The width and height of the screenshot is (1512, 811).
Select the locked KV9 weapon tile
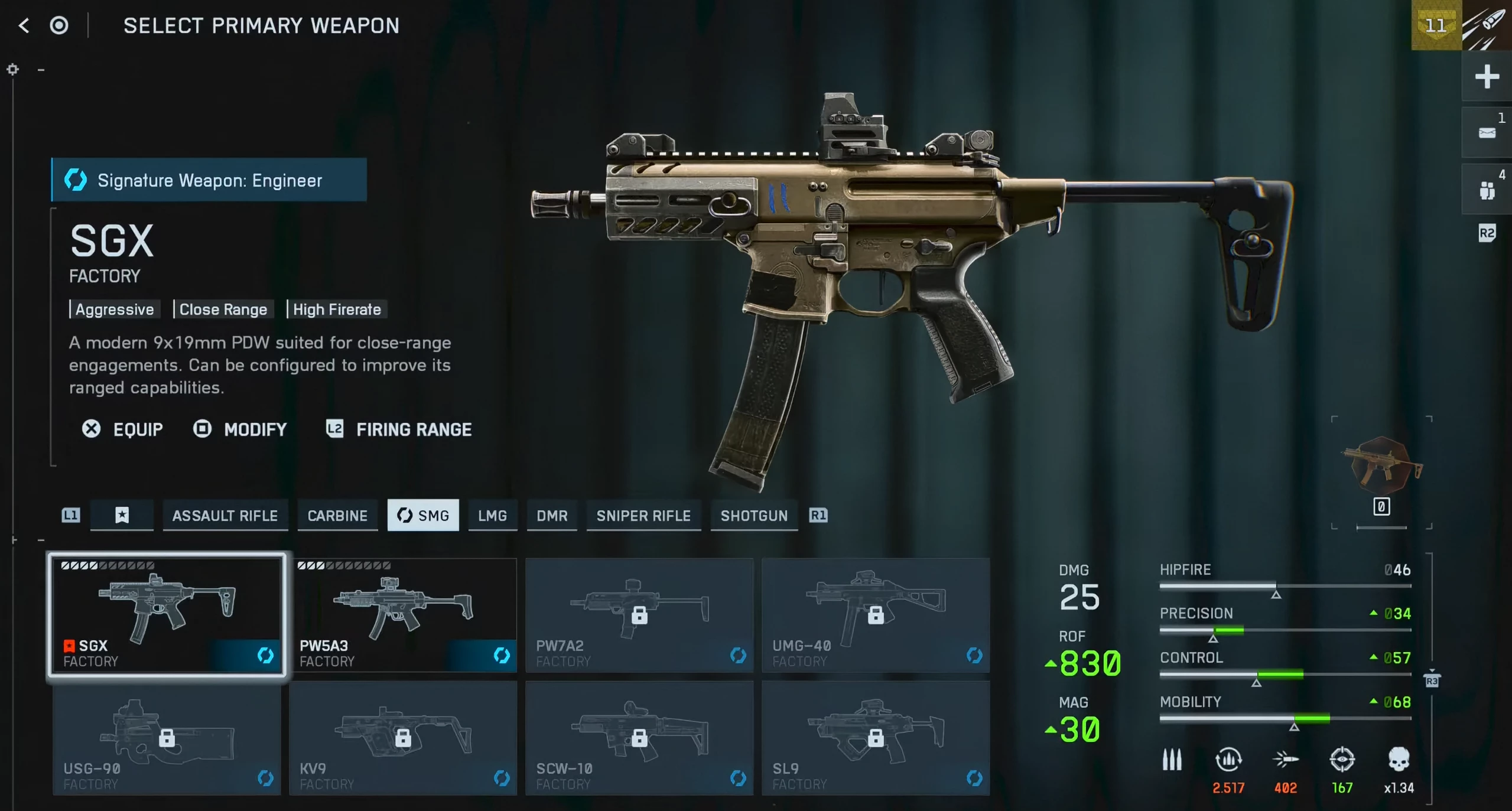point(403,738)
